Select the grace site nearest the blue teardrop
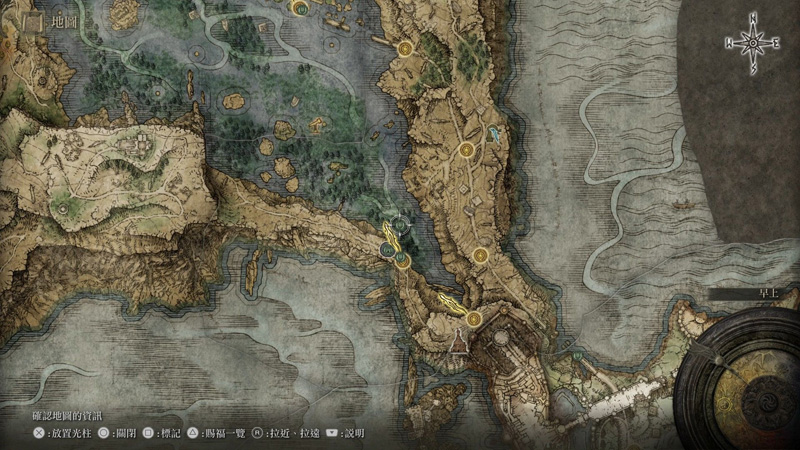Viewport: 800px width, 450px height. (x=466, y=150)
